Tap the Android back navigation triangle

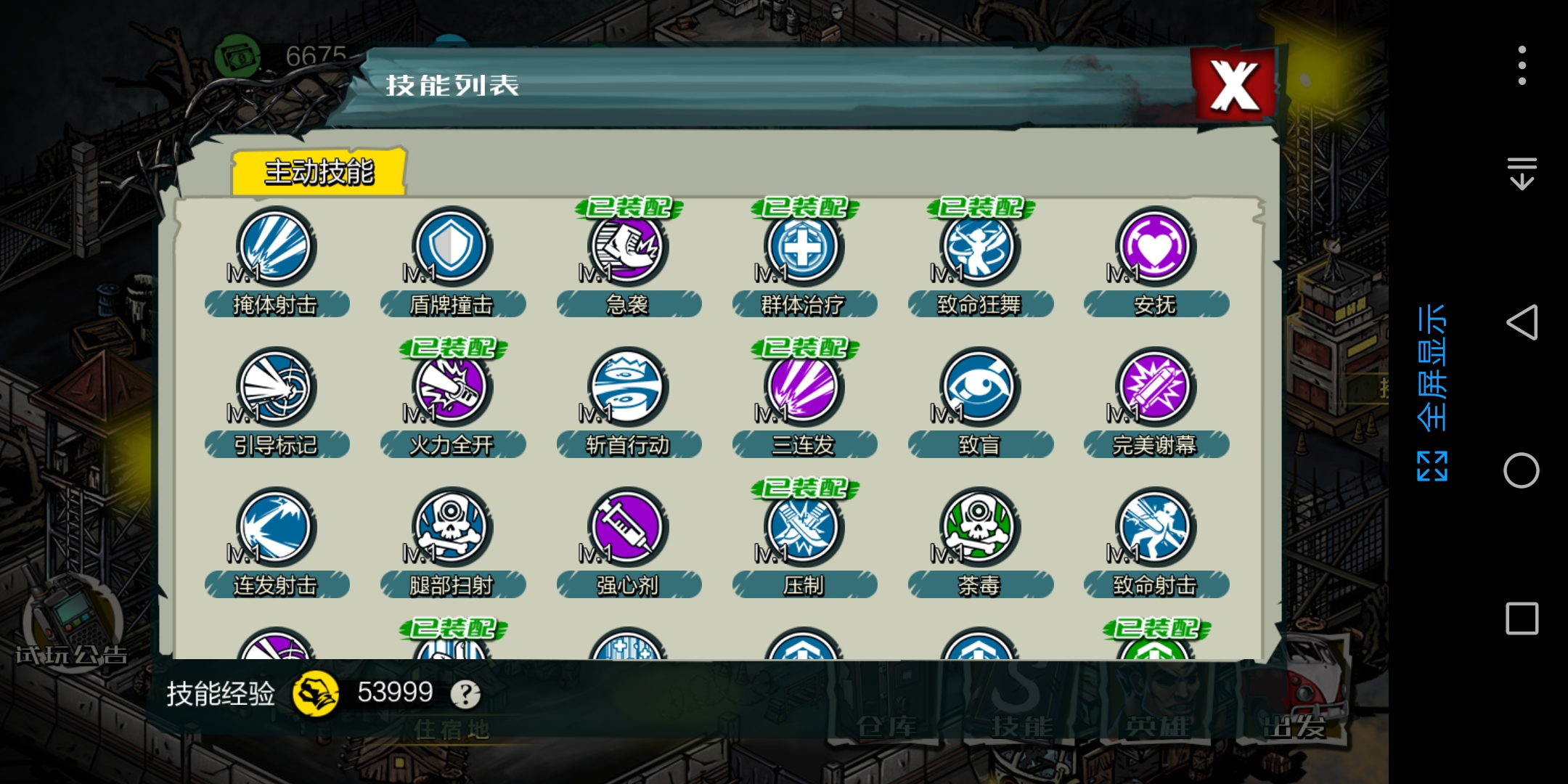(x=1522, y=322)
